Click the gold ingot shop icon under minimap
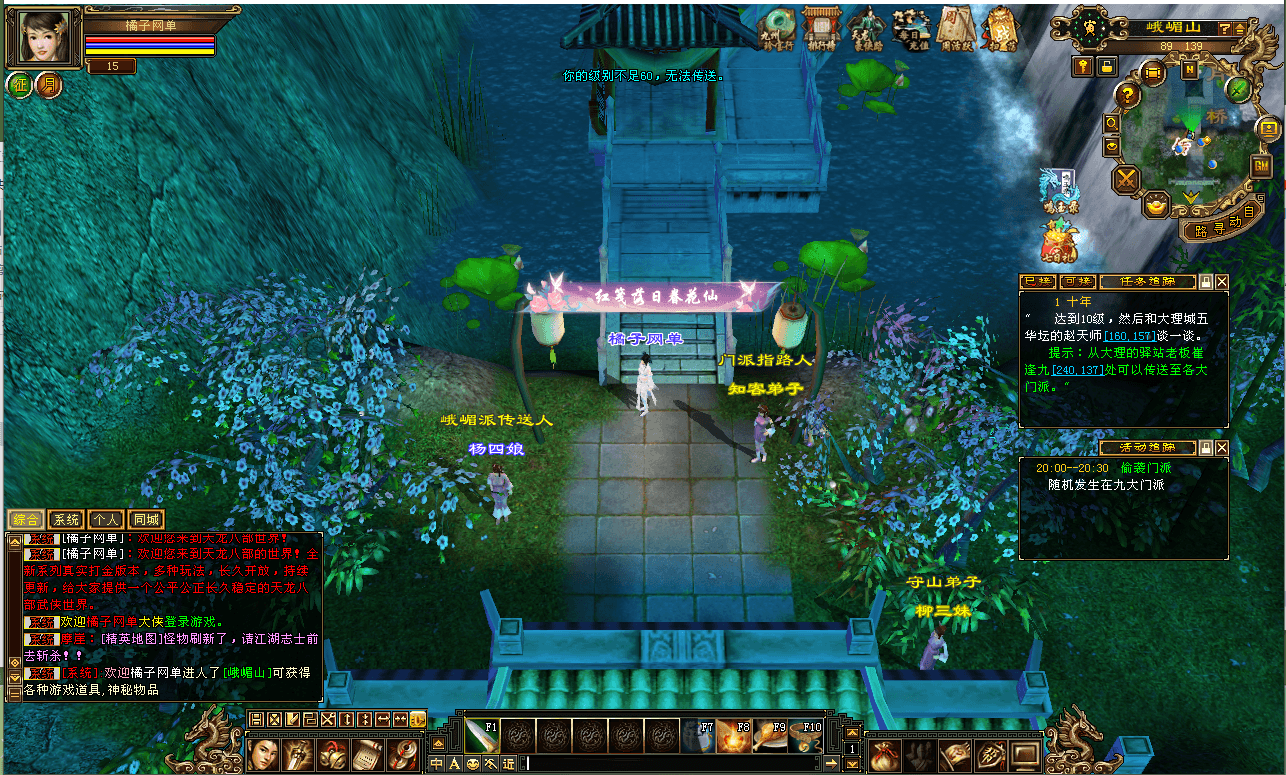 pyautogui.click(x=1157, y=205)
